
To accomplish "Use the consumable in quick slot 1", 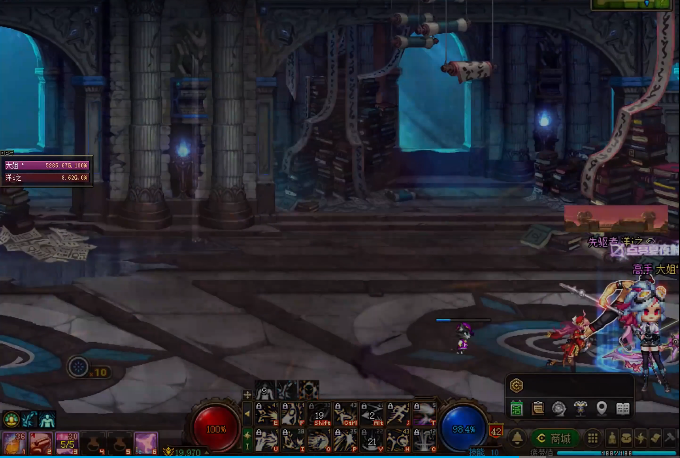I will click(14, 442).
